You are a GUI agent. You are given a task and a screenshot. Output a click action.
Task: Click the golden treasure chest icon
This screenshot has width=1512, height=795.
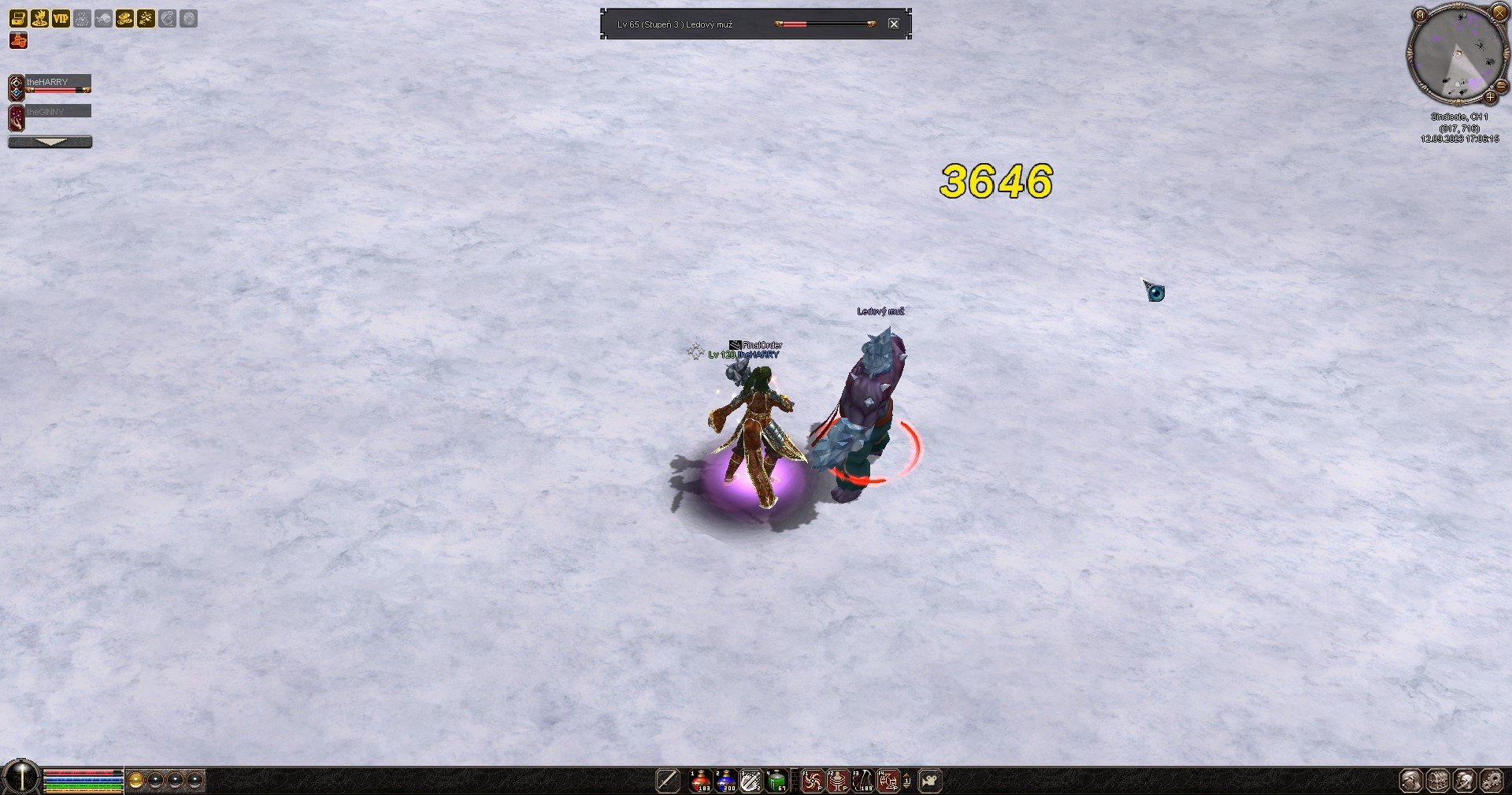click(x=18, y=18)
